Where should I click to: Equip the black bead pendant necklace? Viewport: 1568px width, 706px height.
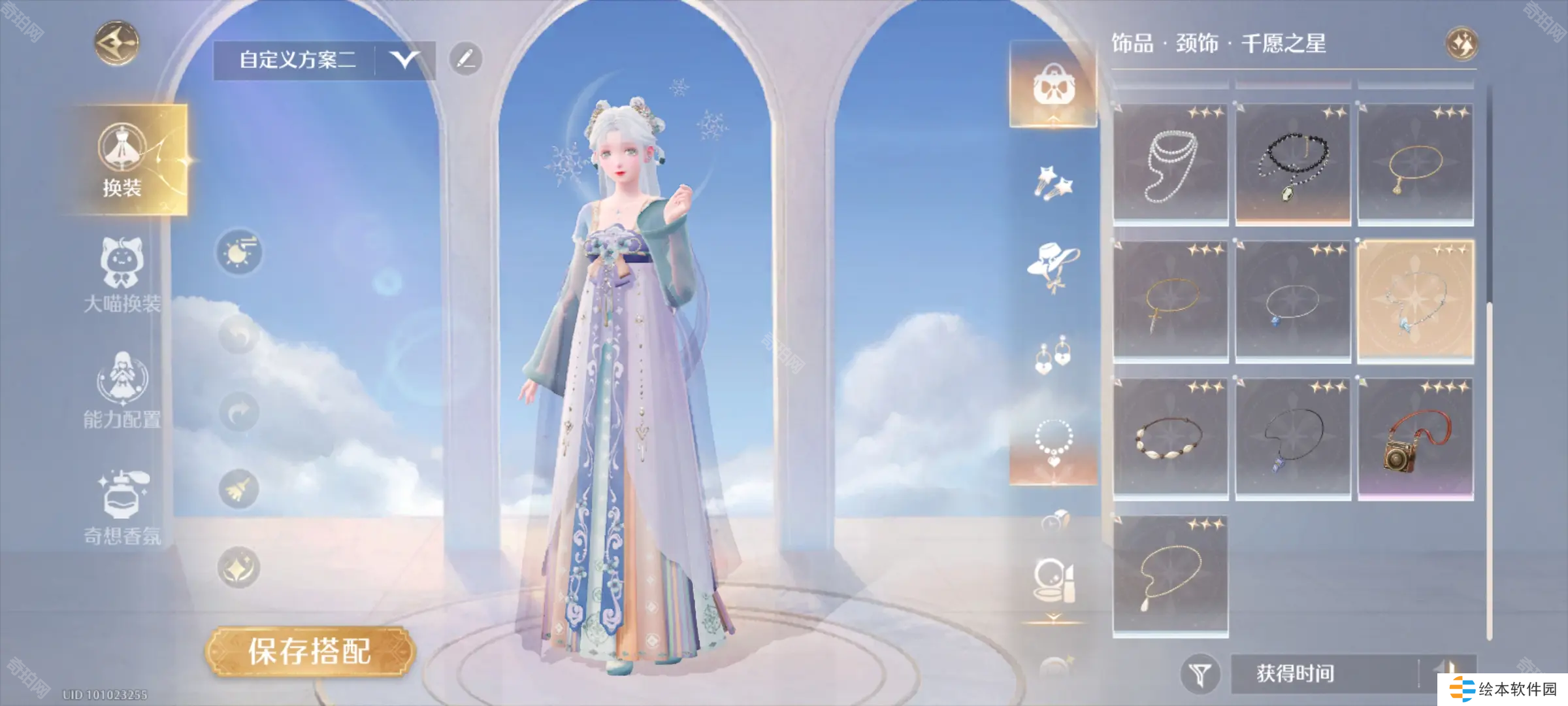point(1293,165)
